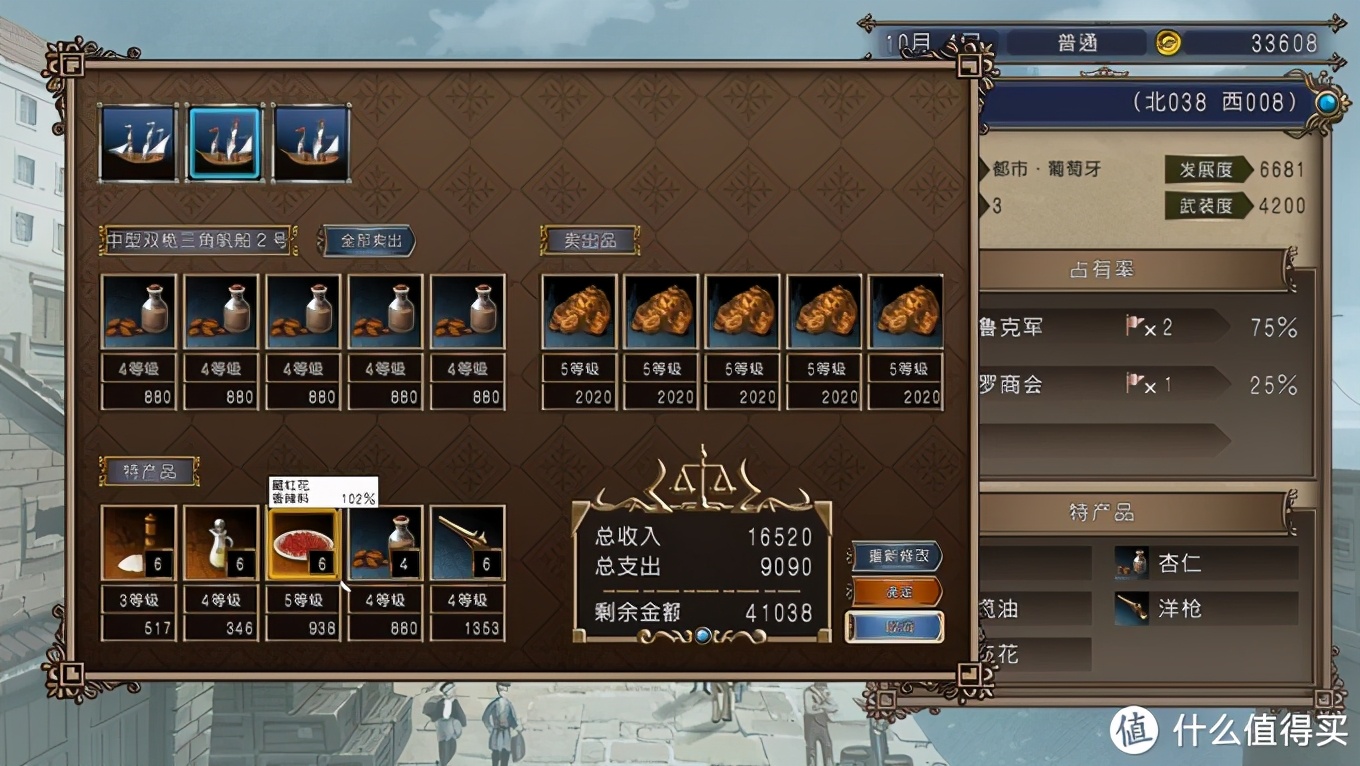
Task: Pick the musket specialty priced 1363
Action: point(467,543)
